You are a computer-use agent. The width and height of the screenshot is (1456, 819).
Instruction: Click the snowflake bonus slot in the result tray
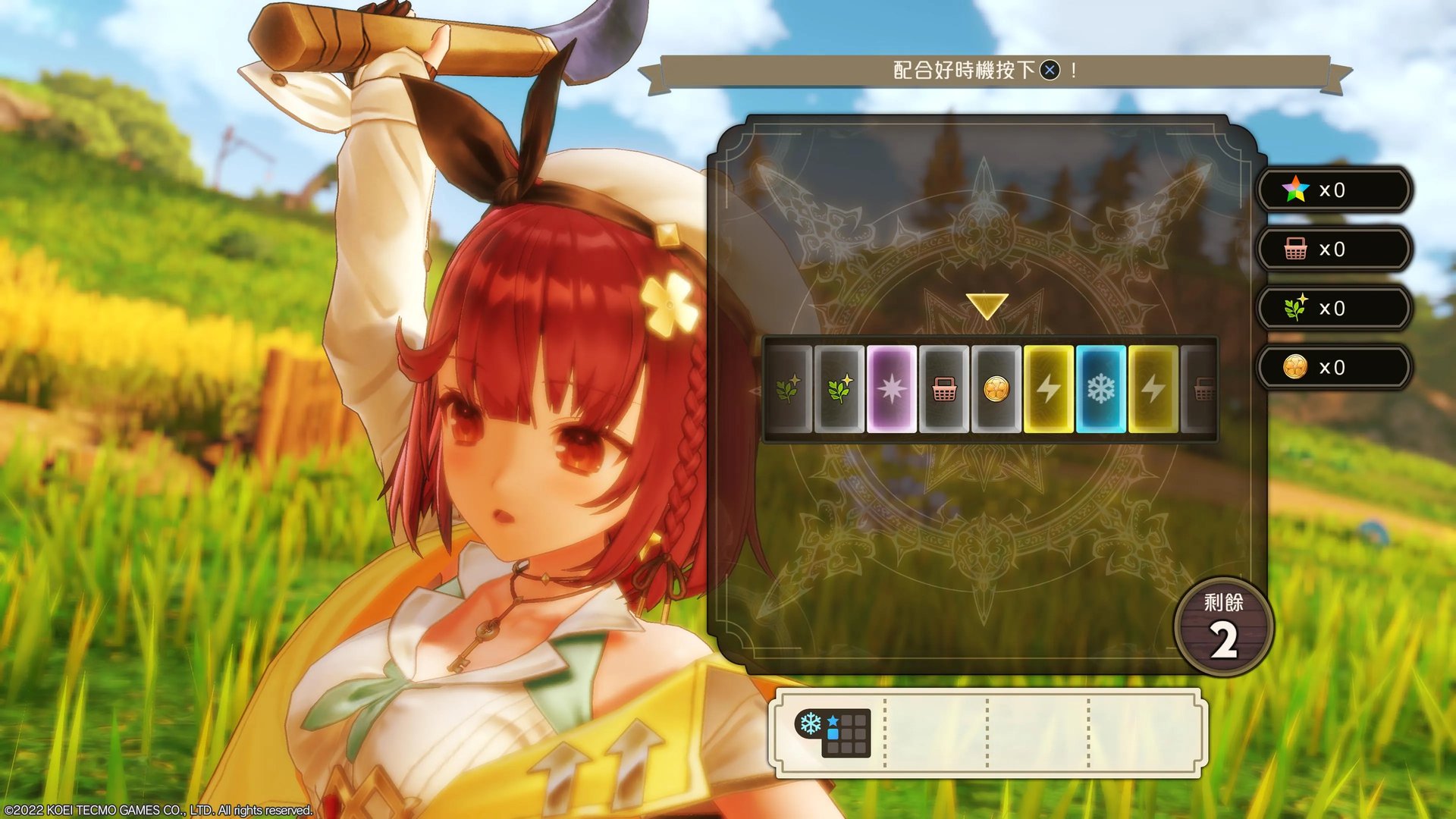[x=833, y=733]
